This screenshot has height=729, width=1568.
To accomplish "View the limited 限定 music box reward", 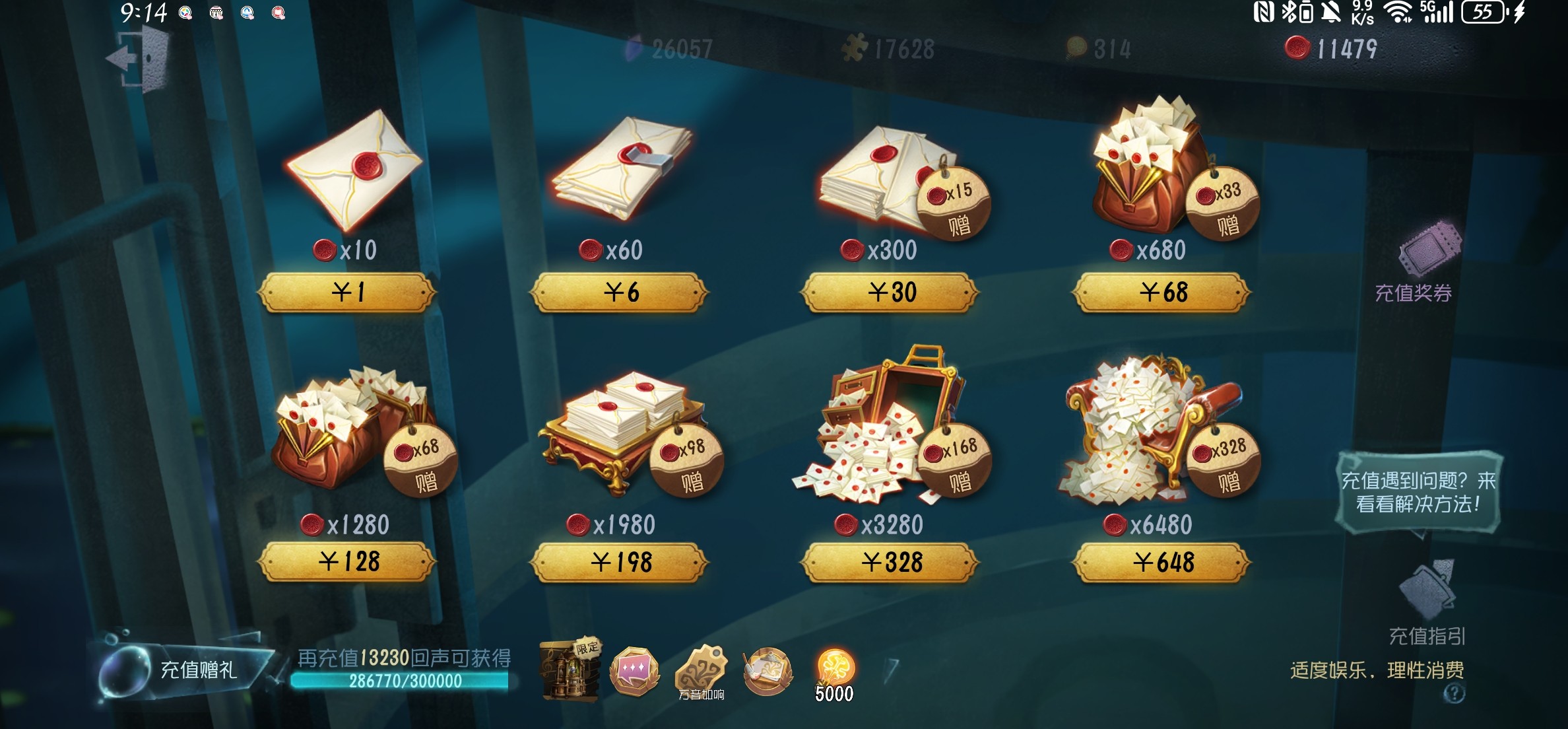I will point(569,670).
